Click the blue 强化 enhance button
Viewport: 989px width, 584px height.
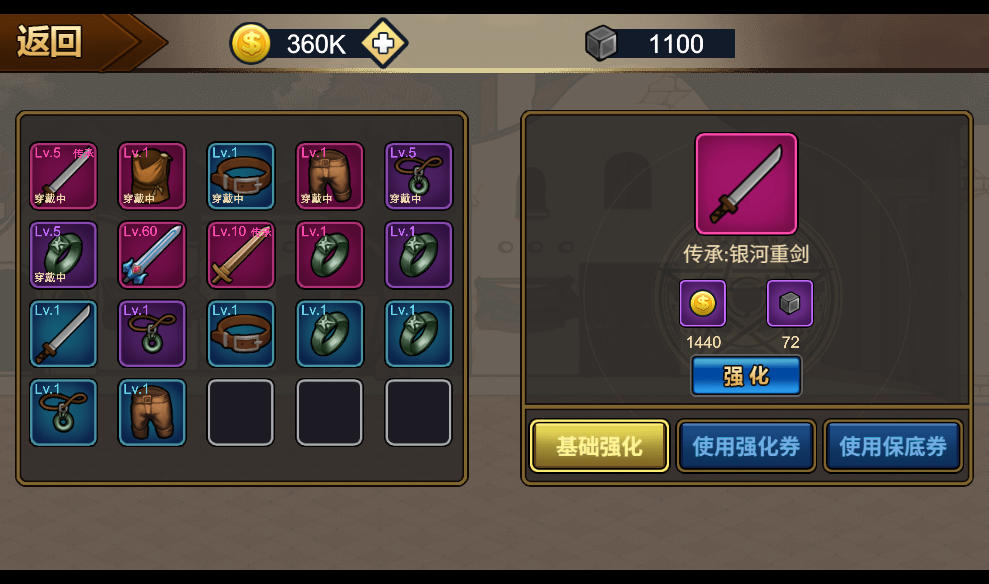pos(746,376)
